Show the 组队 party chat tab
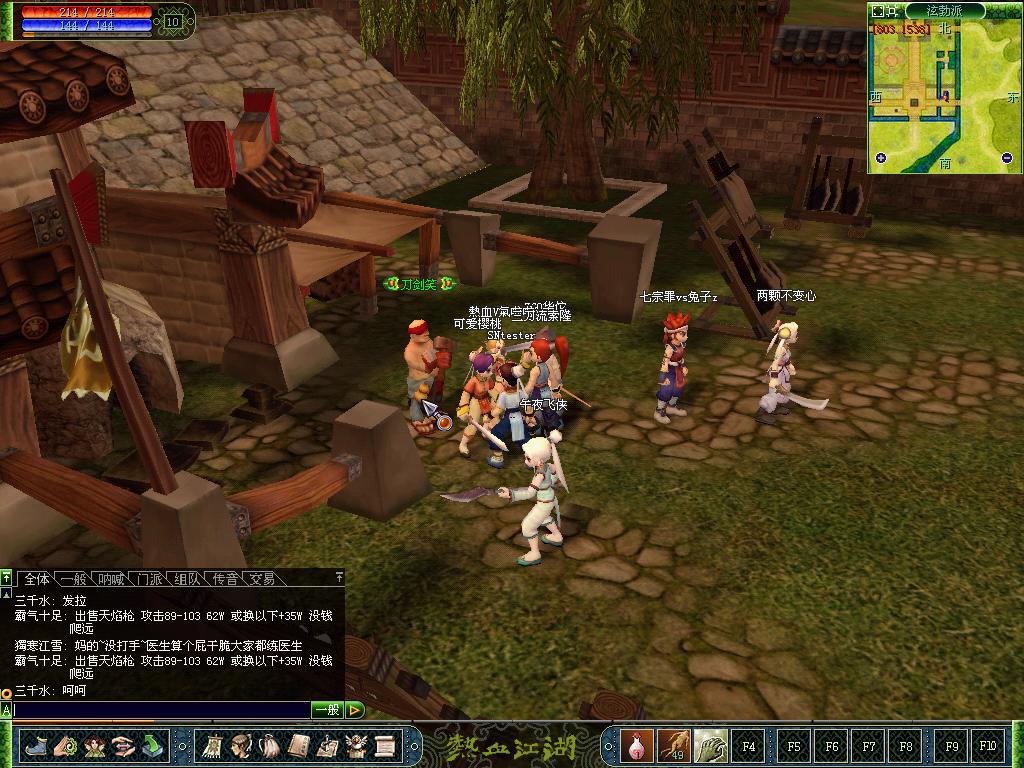 [x=187, y=579]
